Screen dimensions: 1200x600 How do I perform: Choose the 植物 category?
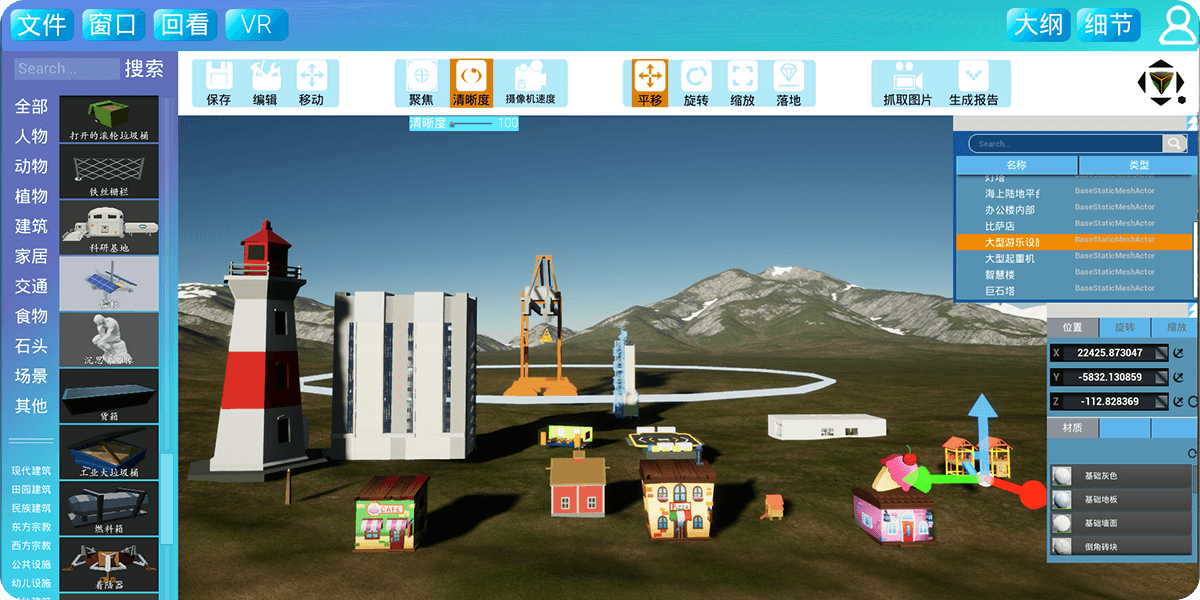[31, 196]
